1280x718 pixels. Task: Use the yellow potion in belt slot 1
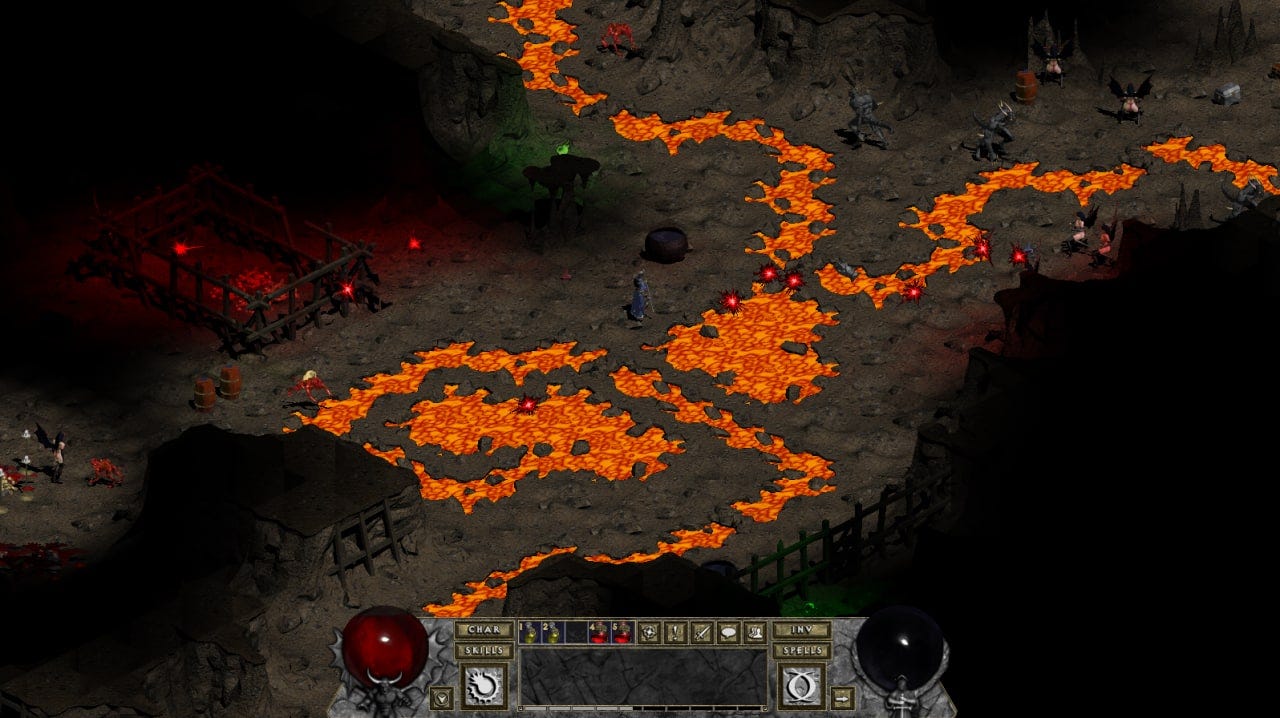point(529,632)
